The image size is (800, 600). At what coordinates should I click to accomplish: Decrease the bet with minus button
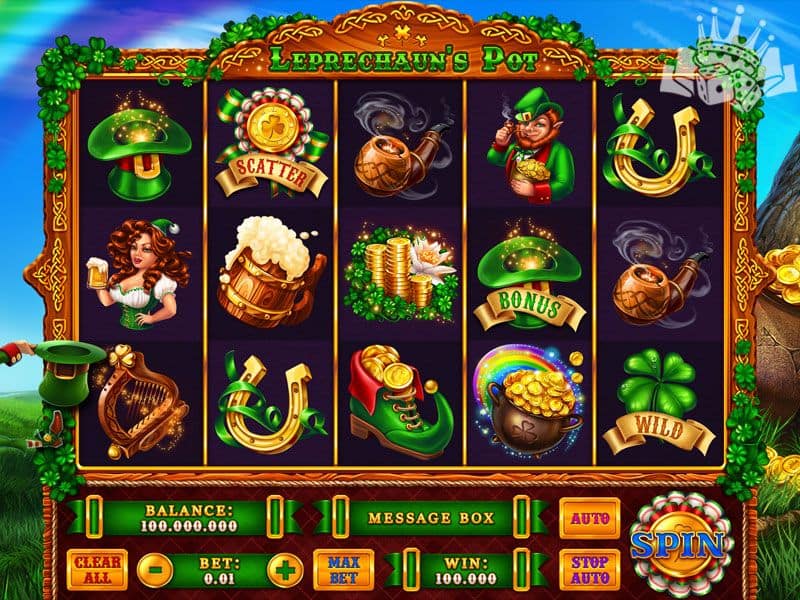(154, 571)
